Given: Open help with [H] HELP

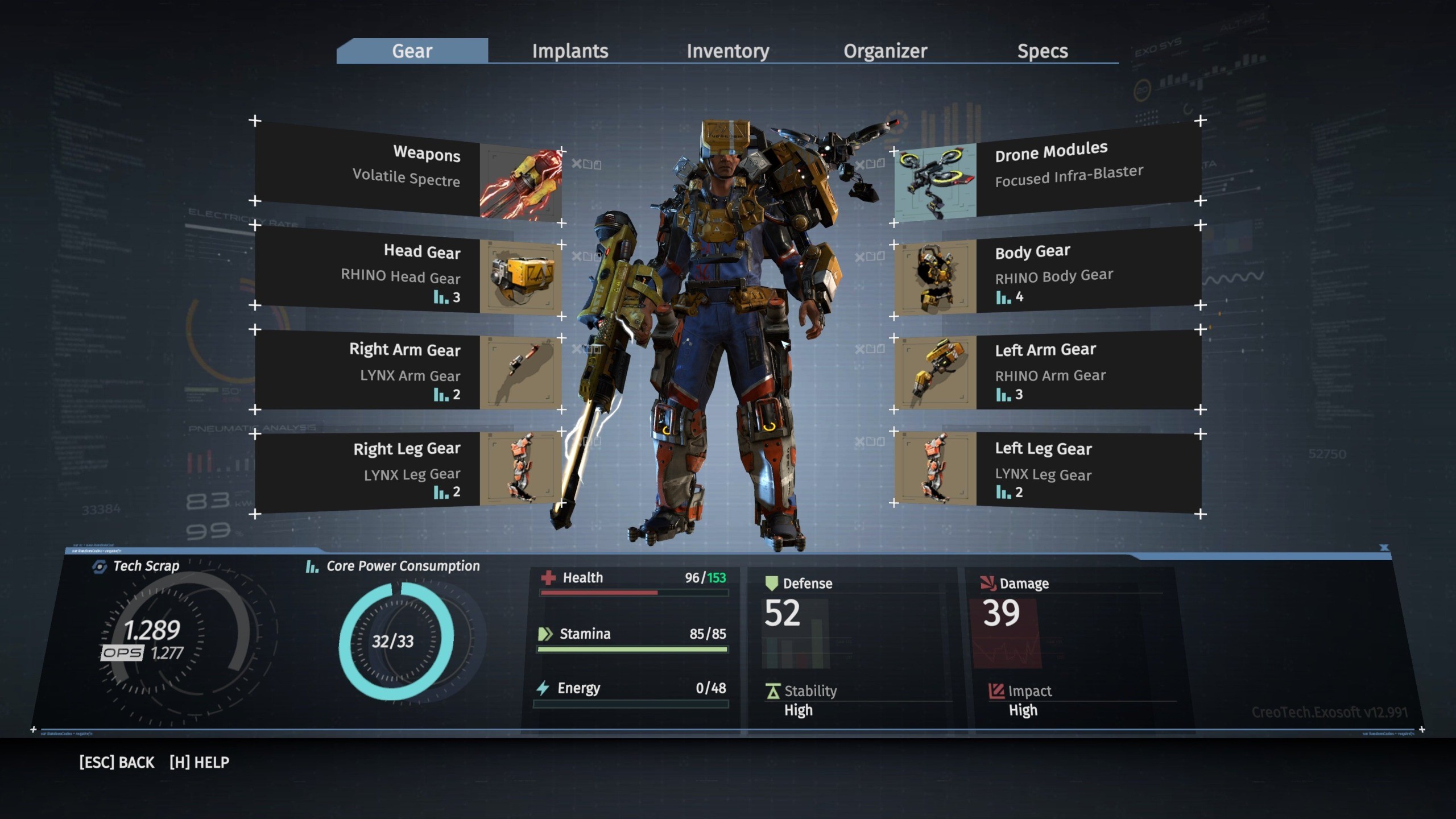Looking at the screenshot, I should (x=200, y=762).
